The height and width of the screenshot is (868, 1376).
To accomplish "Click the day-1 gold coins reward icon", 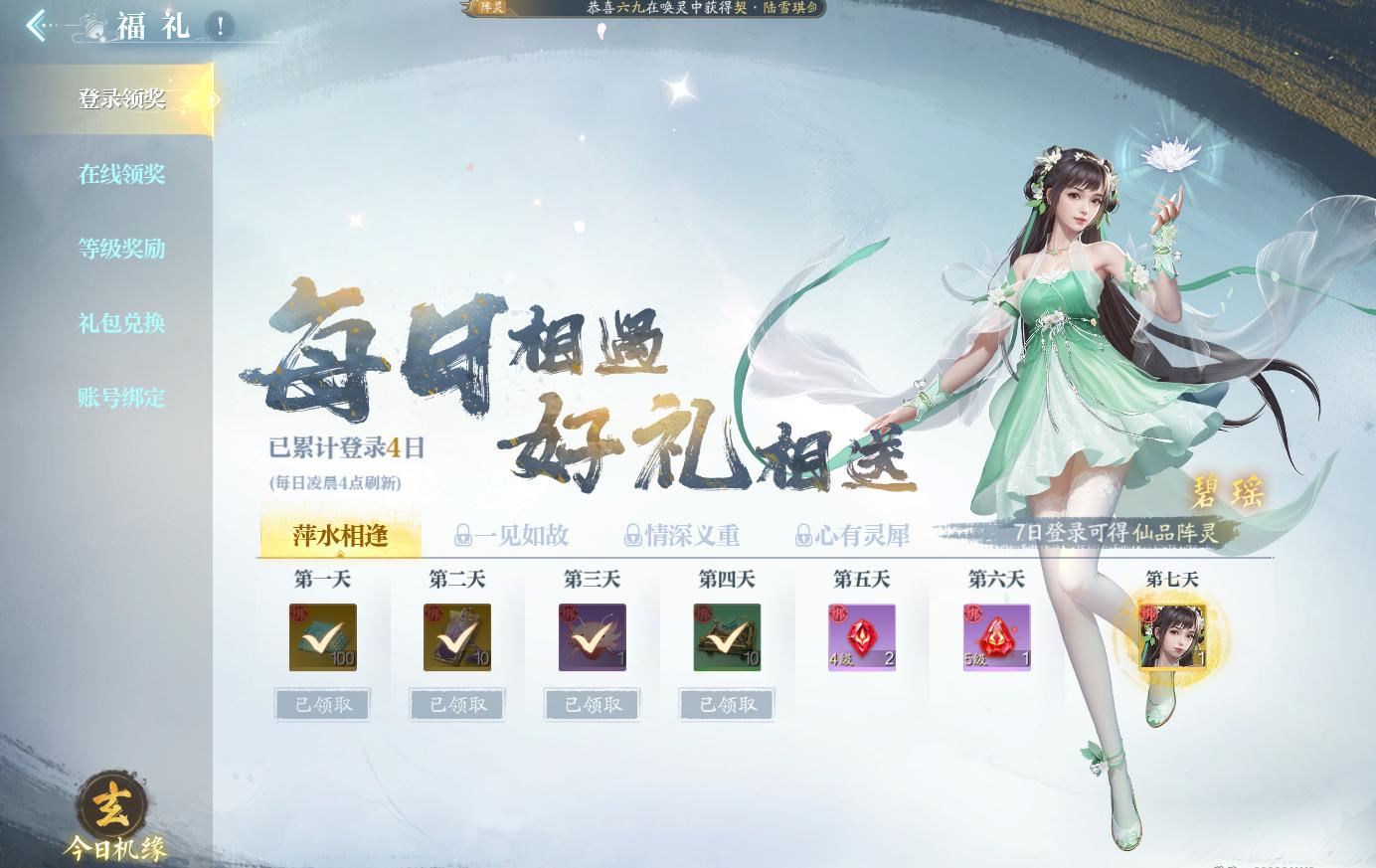I will (x=323, y=637).
